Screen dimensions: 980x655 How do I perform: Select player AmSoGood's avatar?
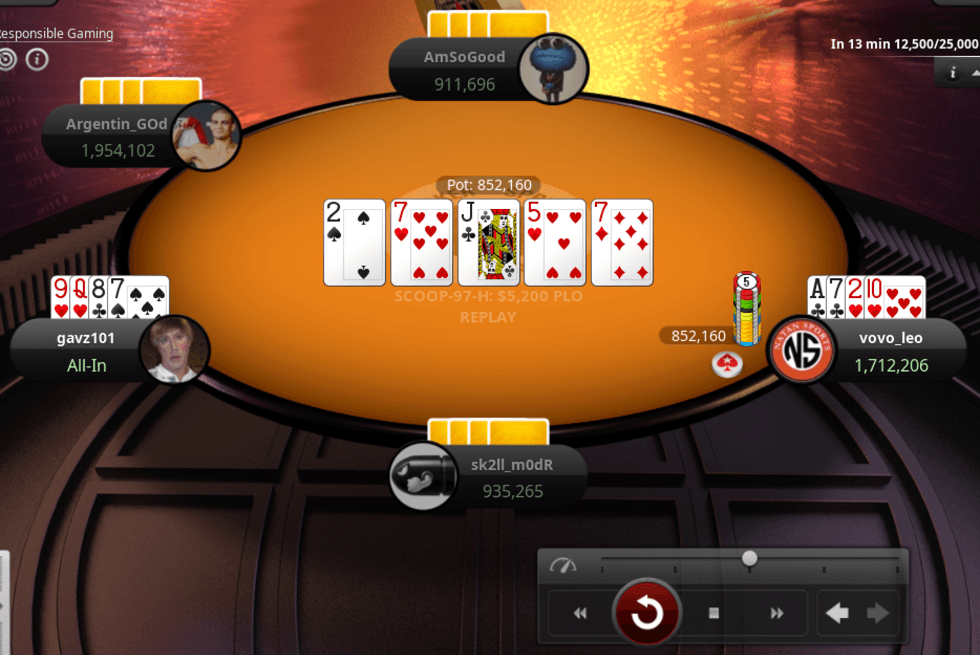pyautogui.click(x=553, y=68)
